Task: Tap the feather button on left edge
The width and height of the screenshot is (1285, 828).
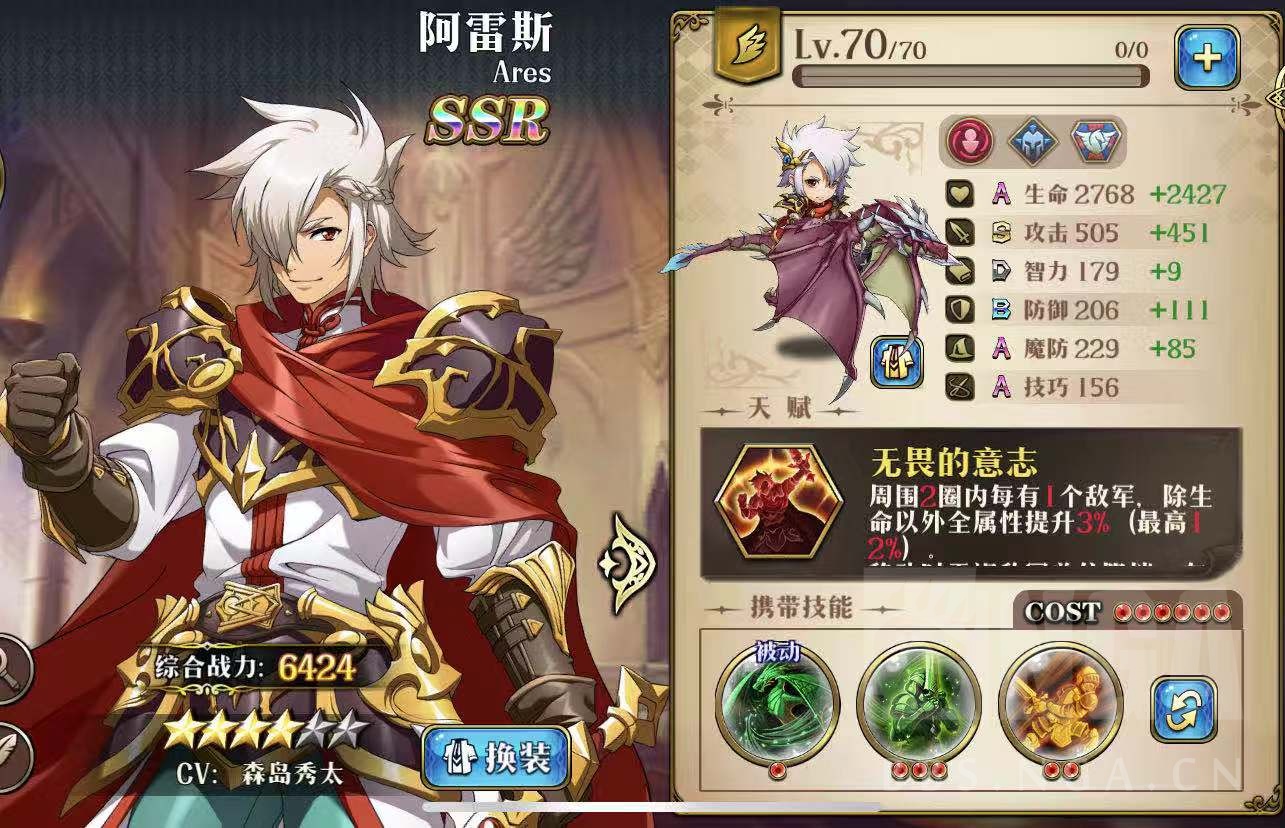Action: tap(12, 752)
